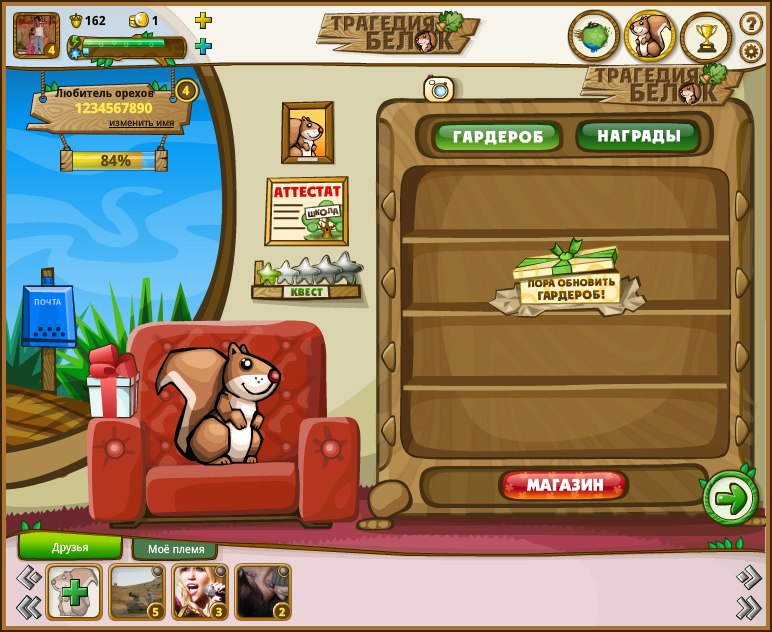Open the Квест star rating plaque
772x632 pixels.
[x=307, y=280]
